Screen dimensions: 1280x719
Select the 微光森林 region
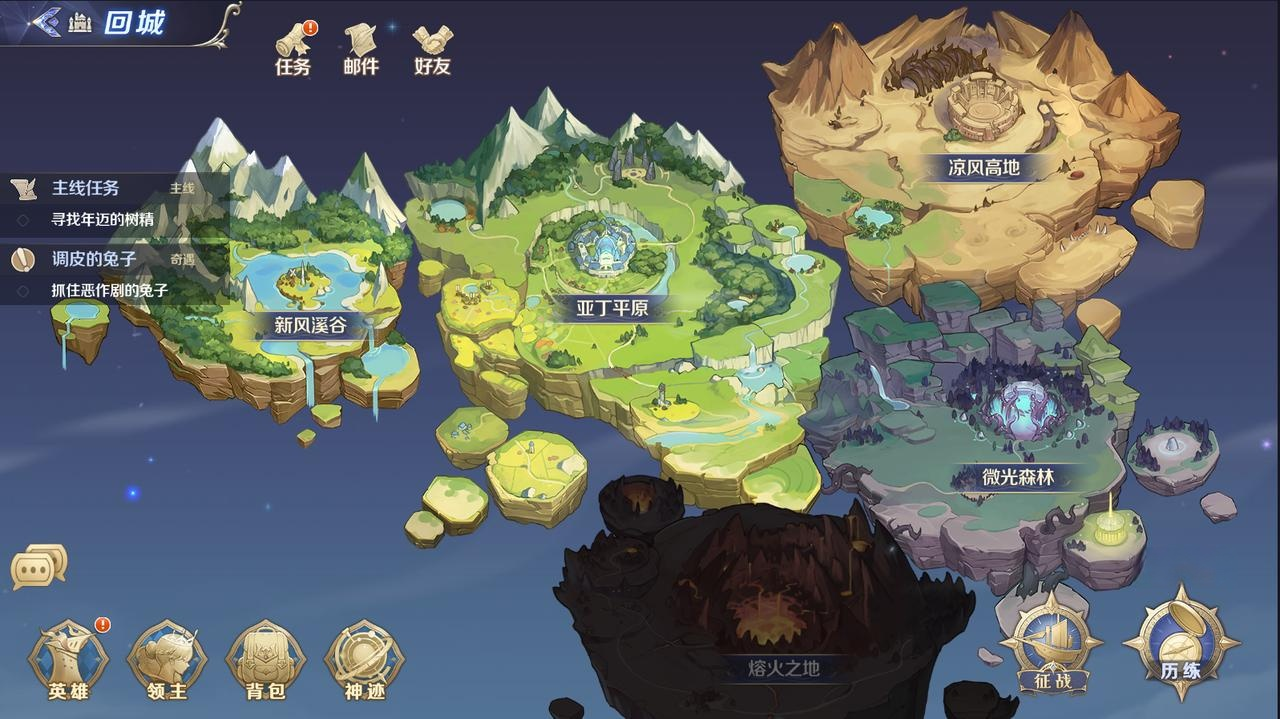pyautogui.click(x=1018, y=477)
